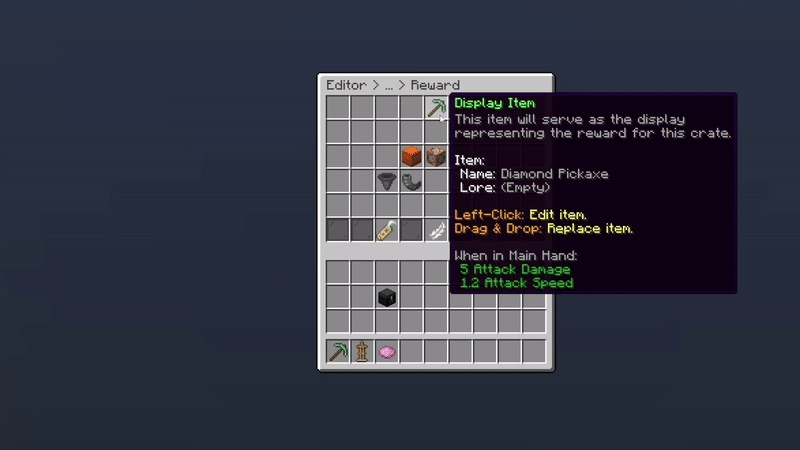The width and height of the screenshot is (800, 450).
Task: Select the name tag item slot
Action: point(387,230)
